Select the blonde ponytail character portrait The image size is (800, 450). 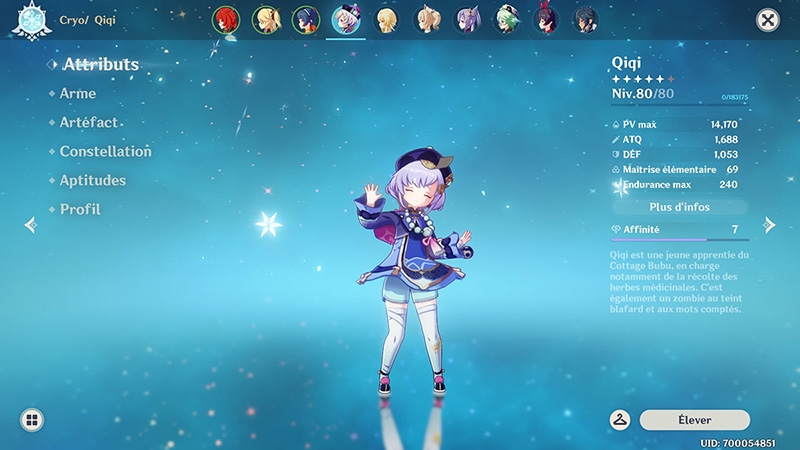tap(266, 20)
